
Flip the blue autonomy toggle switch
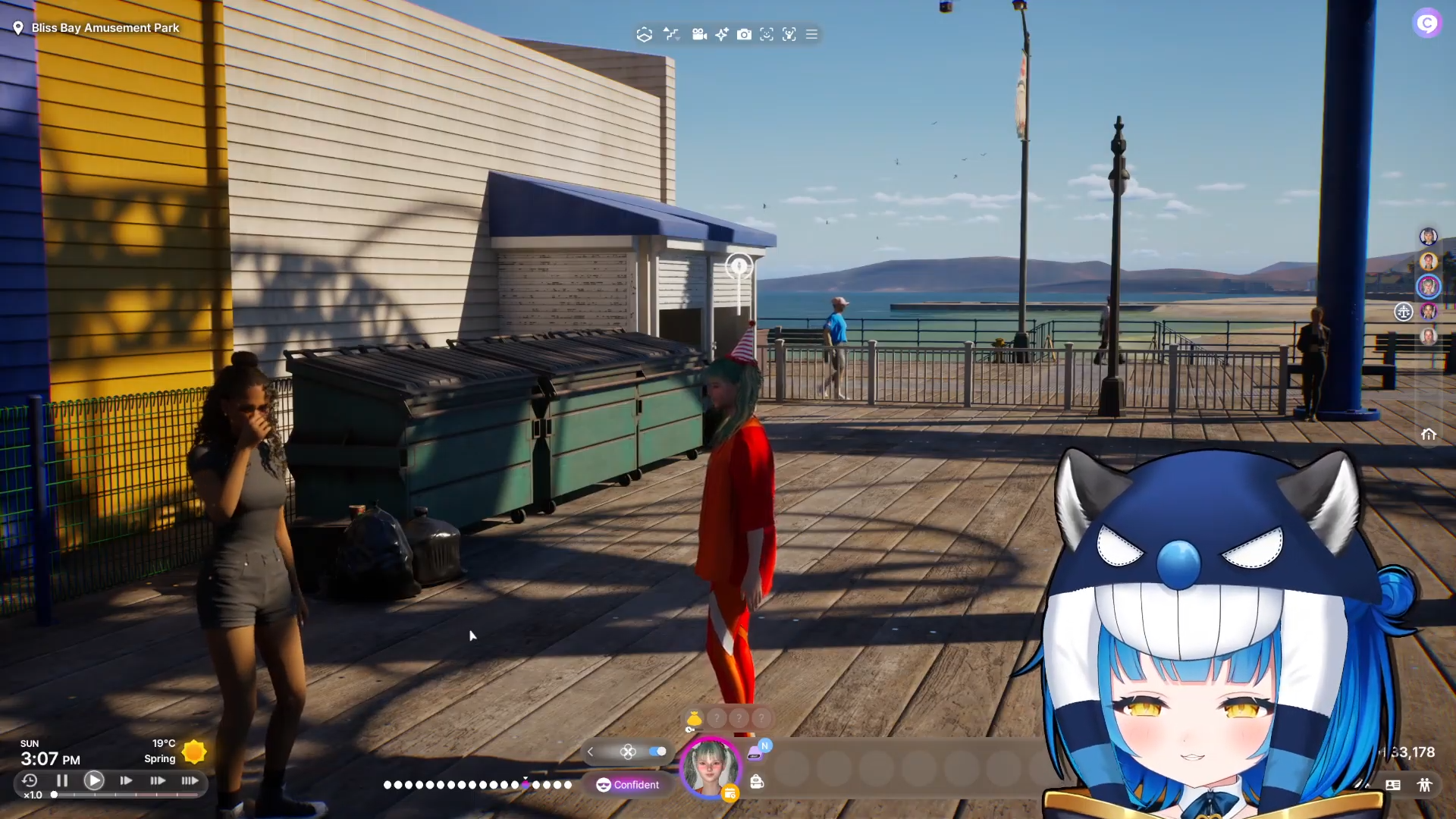[657, 752]
